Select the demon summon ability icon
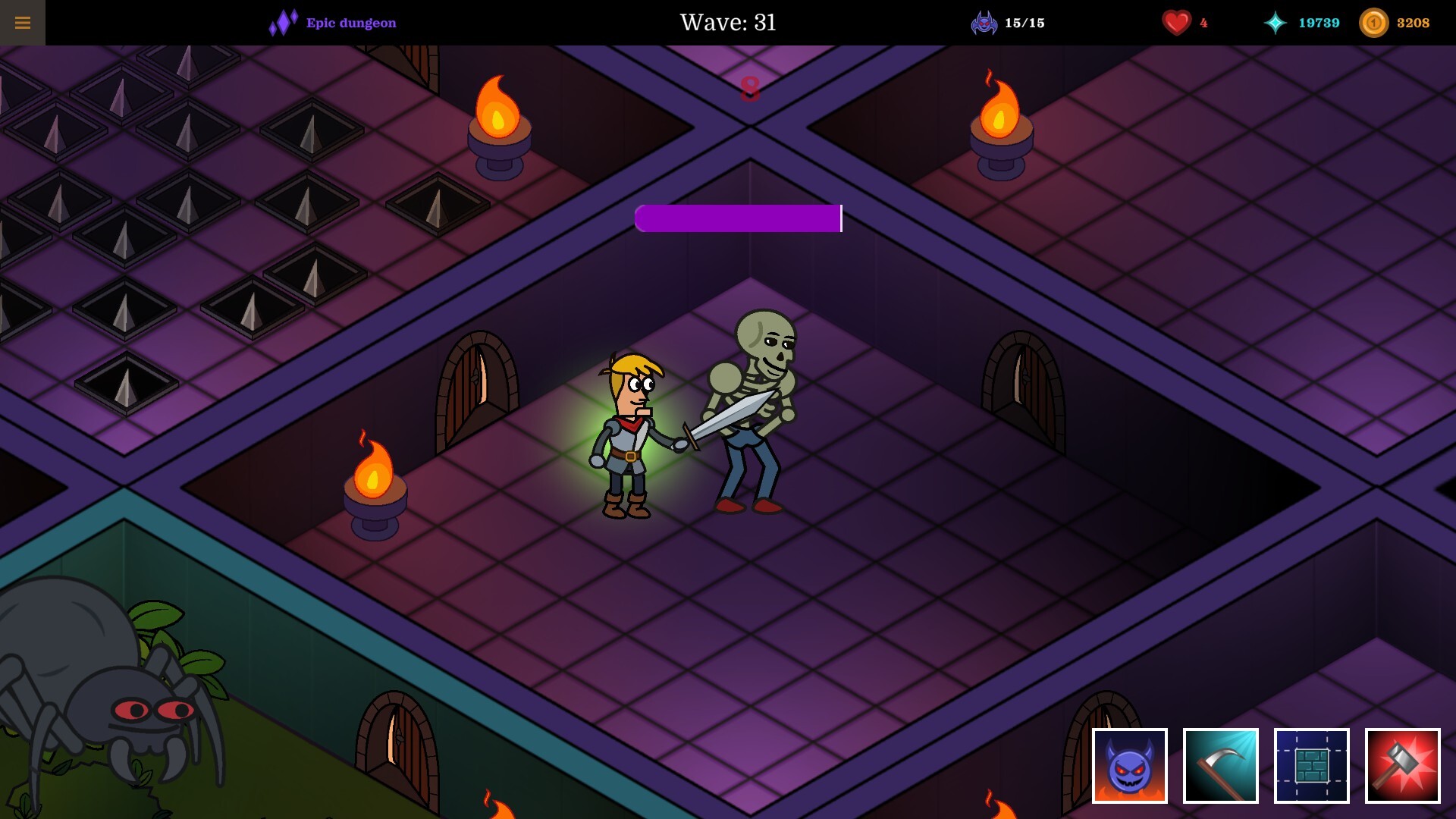Screen dimensions: 1456x819 1129,767
